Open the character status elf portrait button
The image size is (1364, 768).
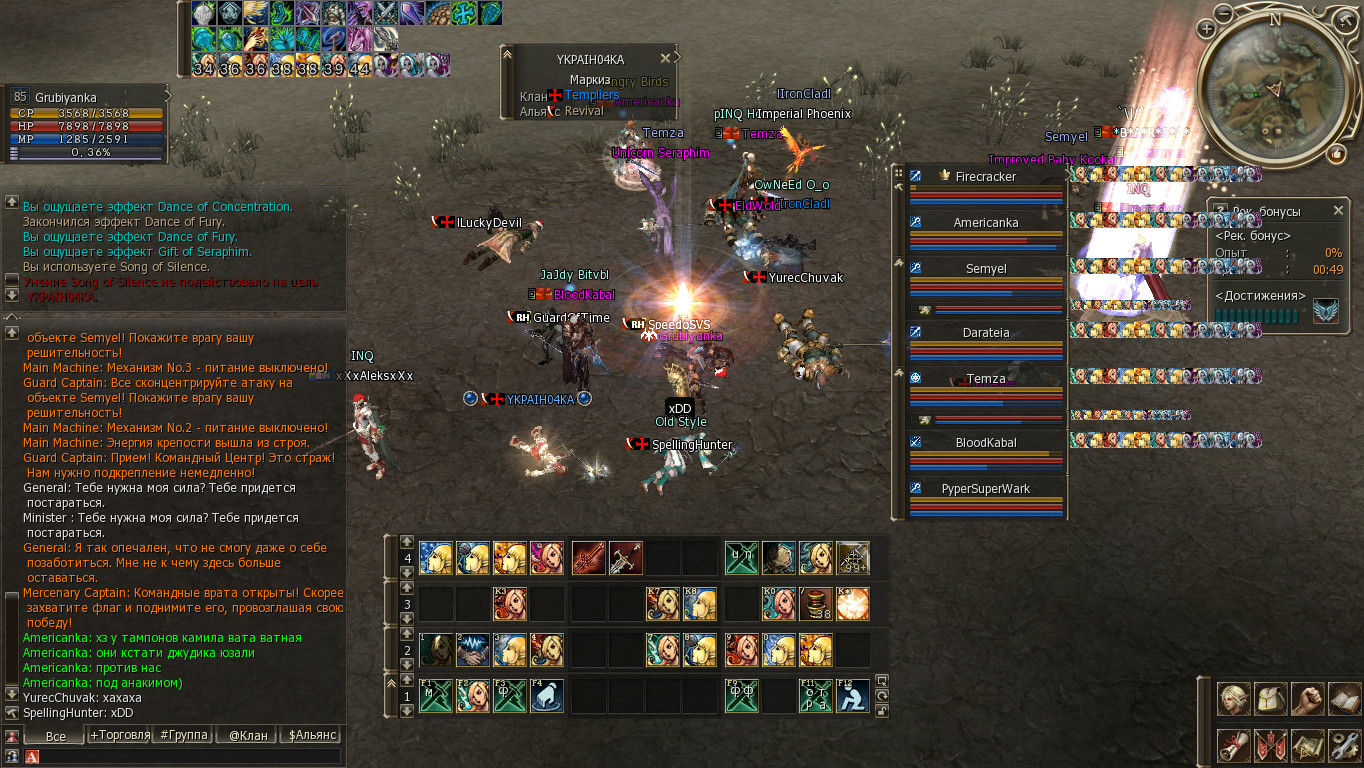(1233, 699)
